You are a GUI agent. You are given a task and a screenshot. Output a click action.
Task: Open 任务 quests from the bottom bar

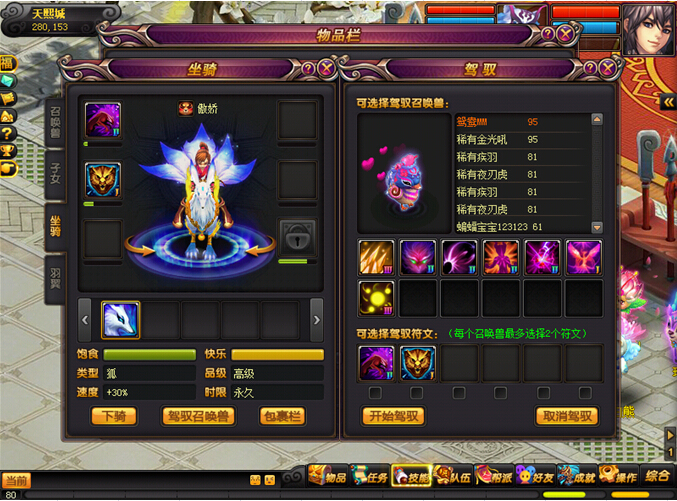(371, 477)
